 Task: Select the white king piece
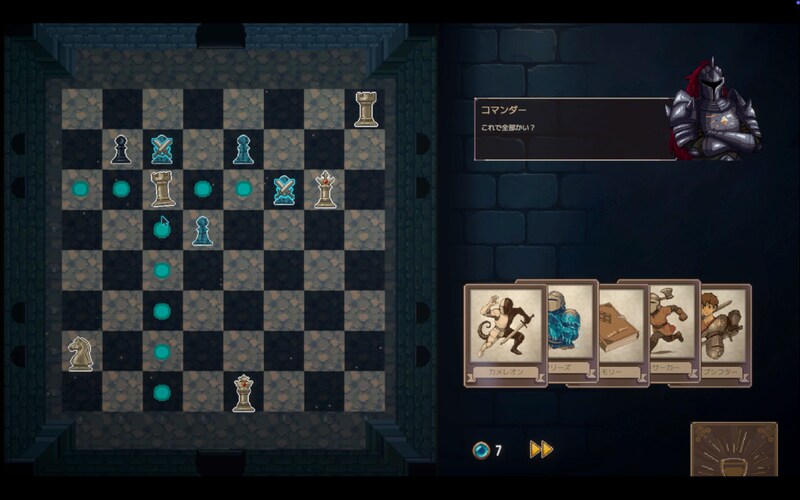[324, 189]
